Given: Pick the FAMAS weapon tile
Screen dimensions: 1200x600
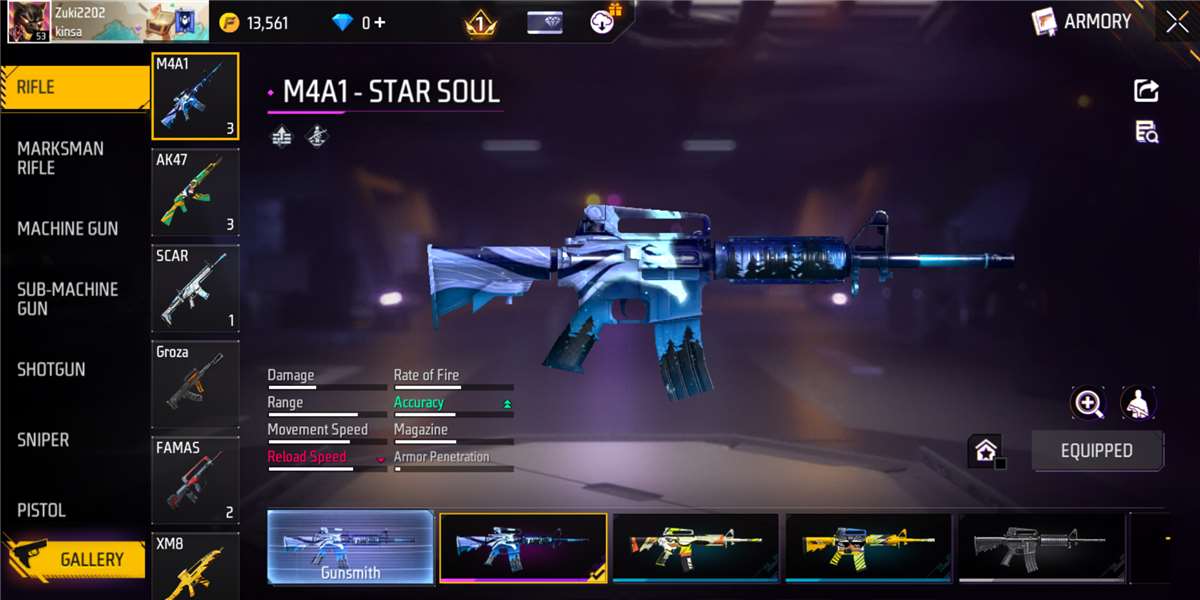Looking at the screenshot, I should tap(195, 481).
